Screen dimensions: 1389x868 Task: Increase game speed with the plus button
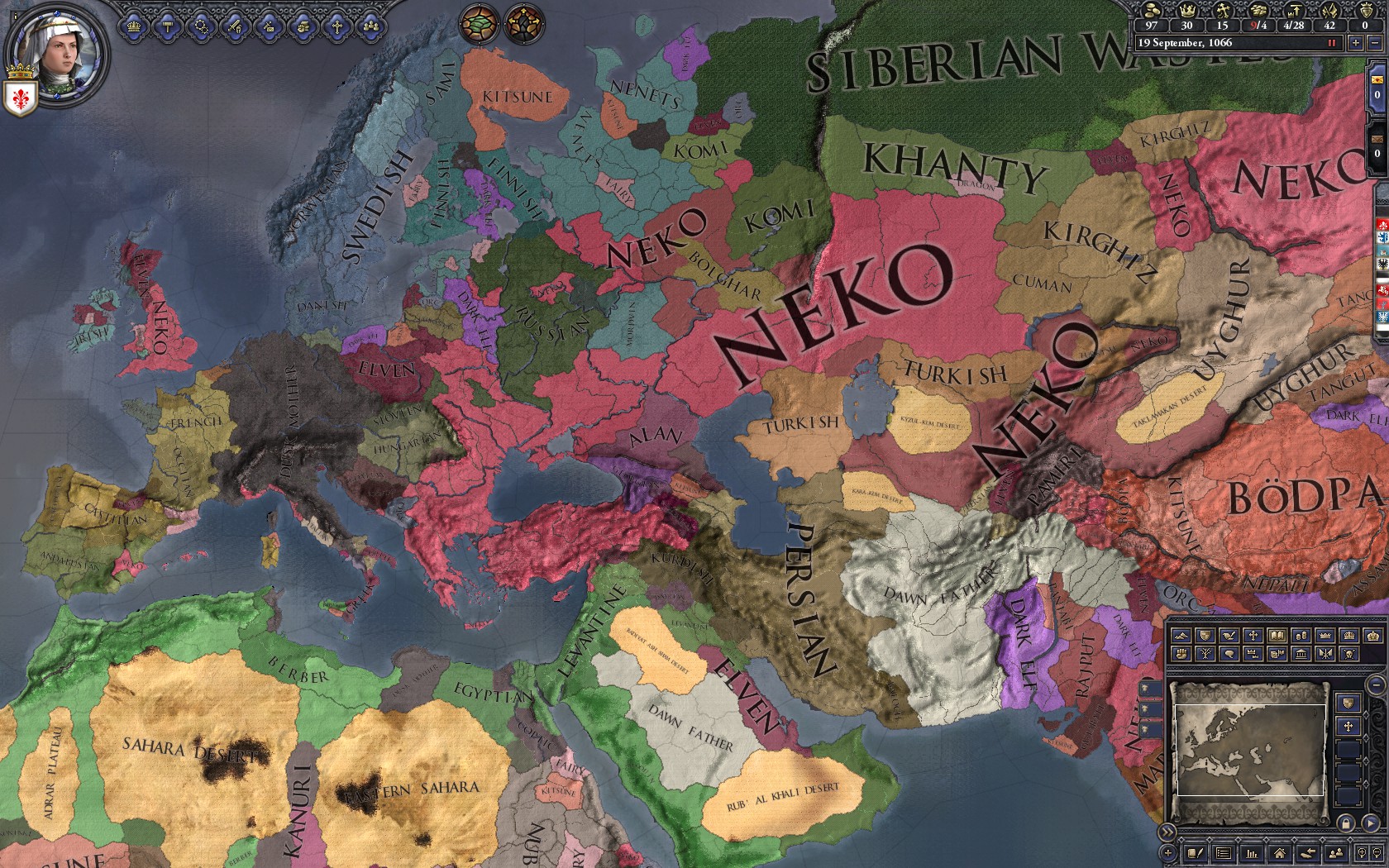tap(1356, 43)
